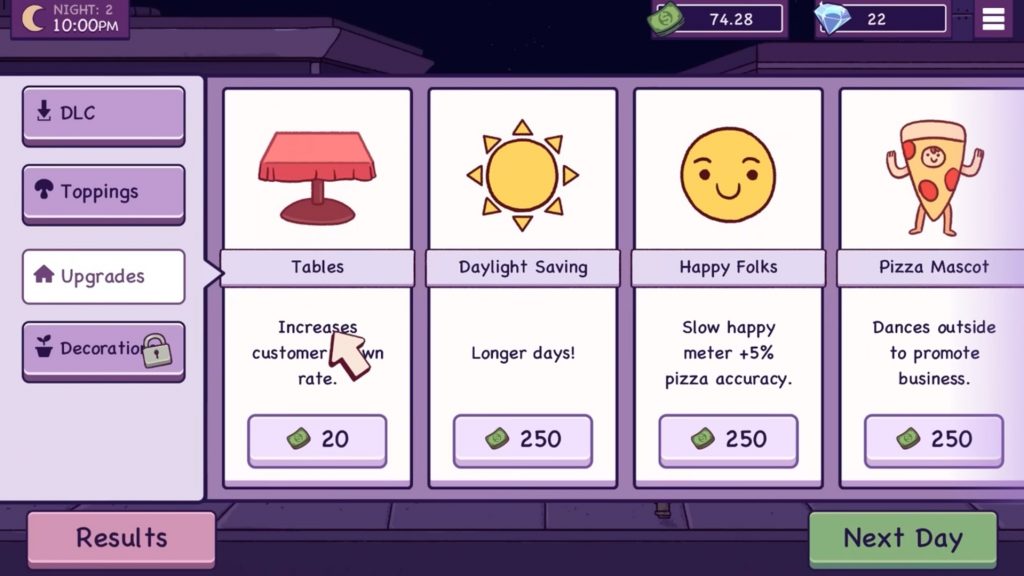Switch to the Toppings tab
This screenshot has width=1024, height=576.
tap(103, 192)
